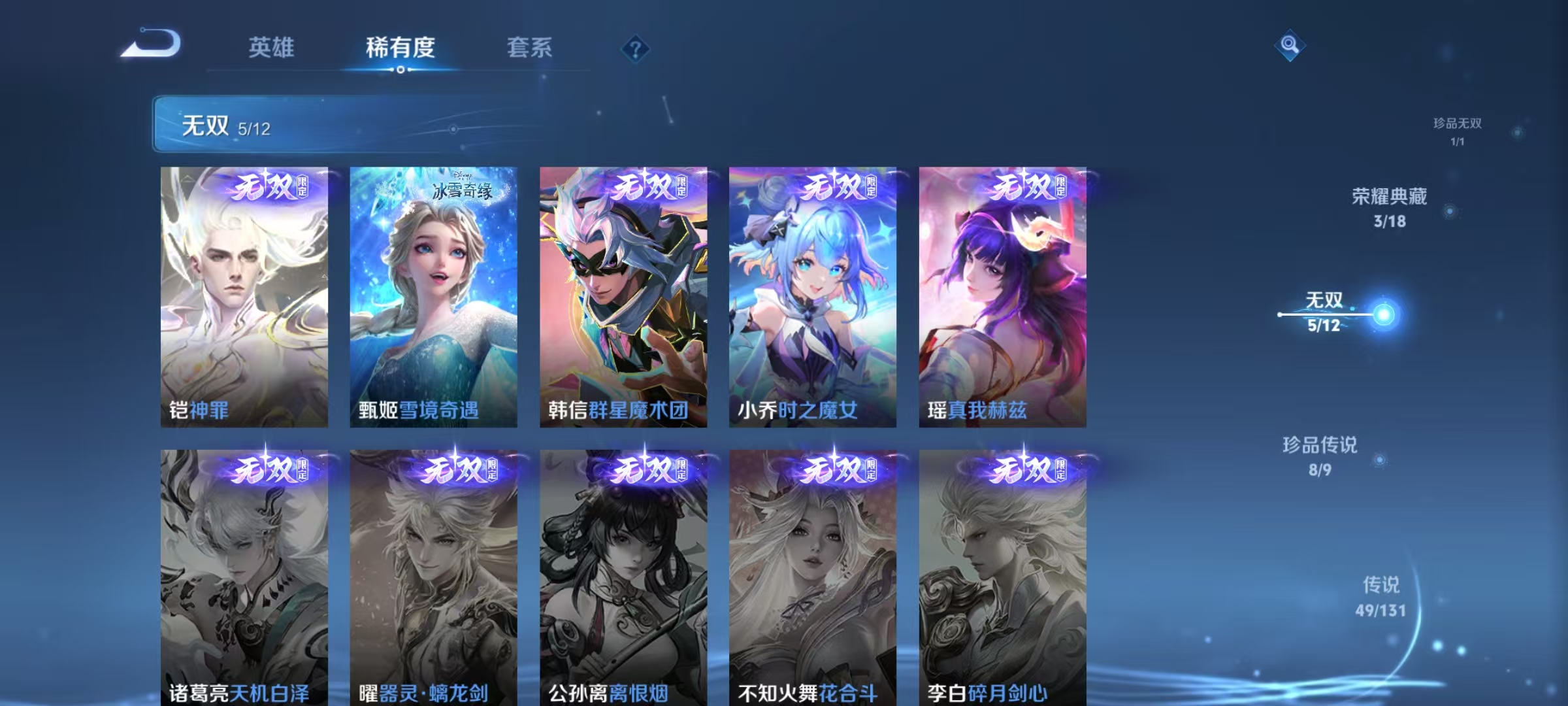
Task: Switch to the 套系 tab
Action: click(x=531, y=48)
